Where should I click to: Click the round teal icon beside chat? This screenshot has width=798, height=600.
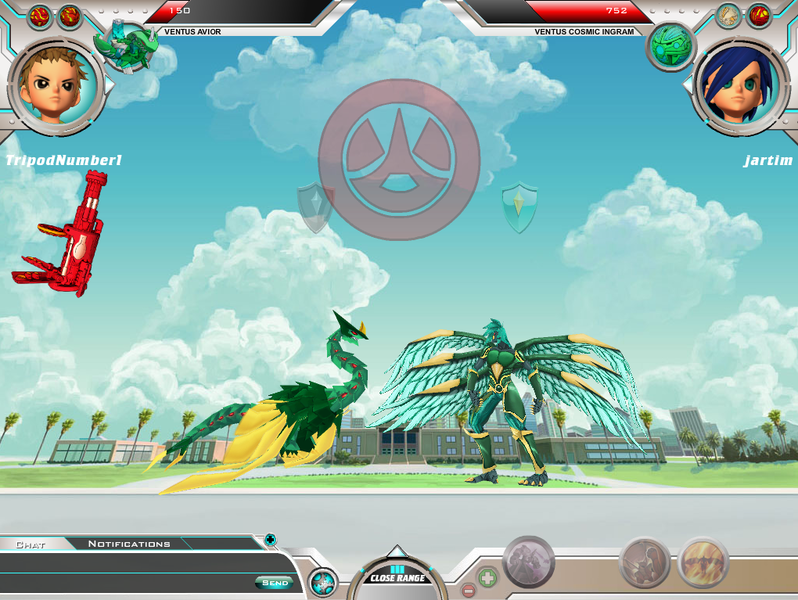323,582
